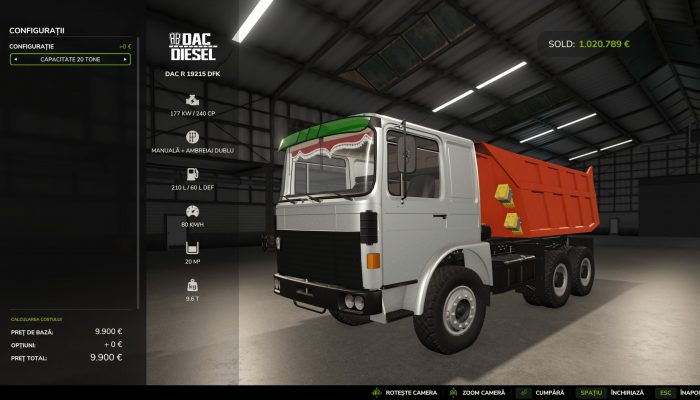The image size is (700, 400).
Task: Select previous configuration with left arrow
Action: (x=14, y=60)
